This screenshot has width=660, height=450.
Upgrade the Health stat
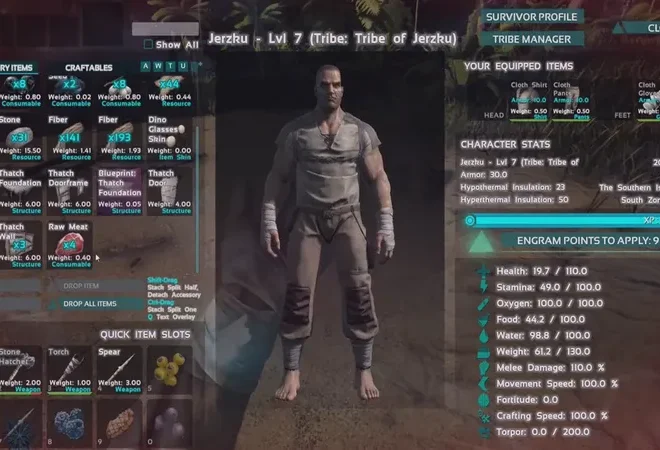click(483, 270)
